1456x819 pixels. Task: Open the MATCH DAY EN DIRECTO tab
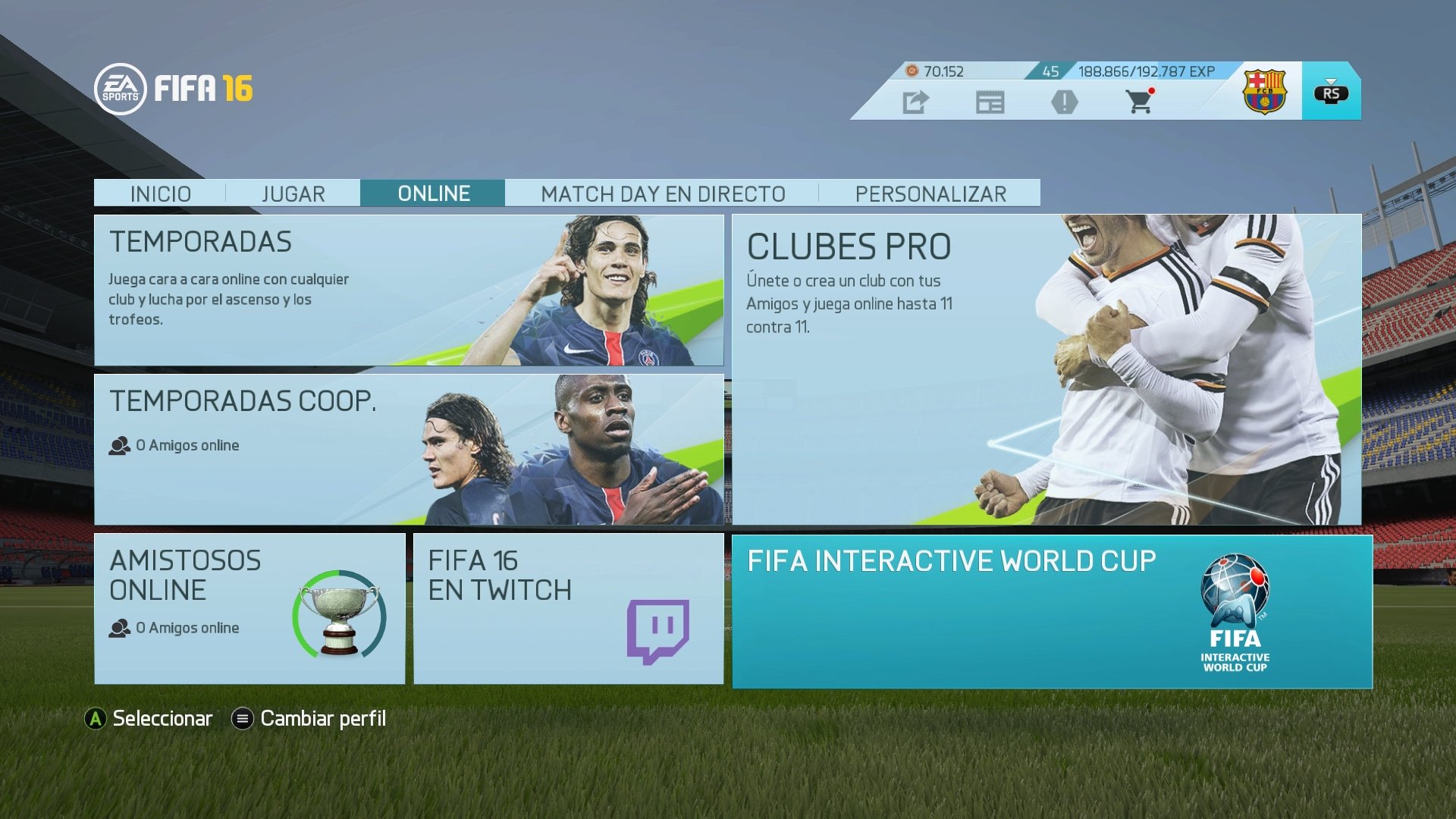coord(661,193)
